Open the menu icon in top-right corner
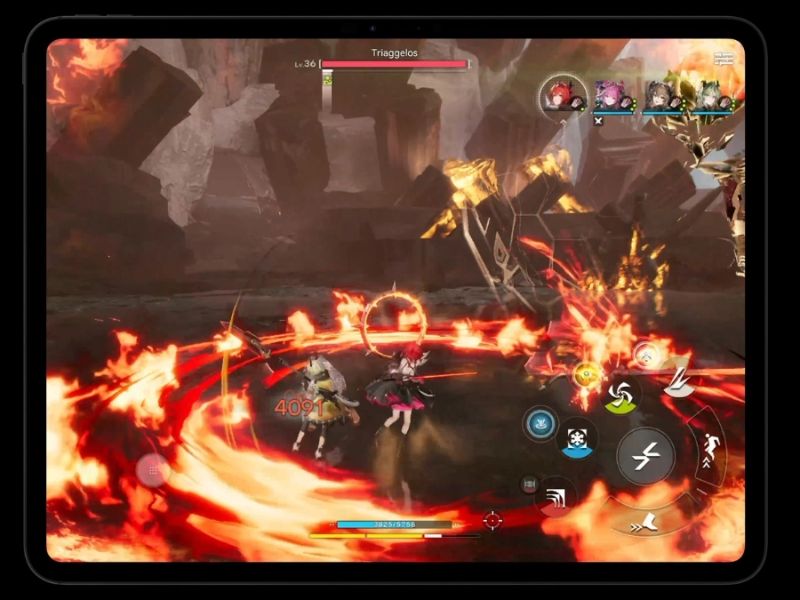Screen dimensions: 800x600 pos(724,59)
